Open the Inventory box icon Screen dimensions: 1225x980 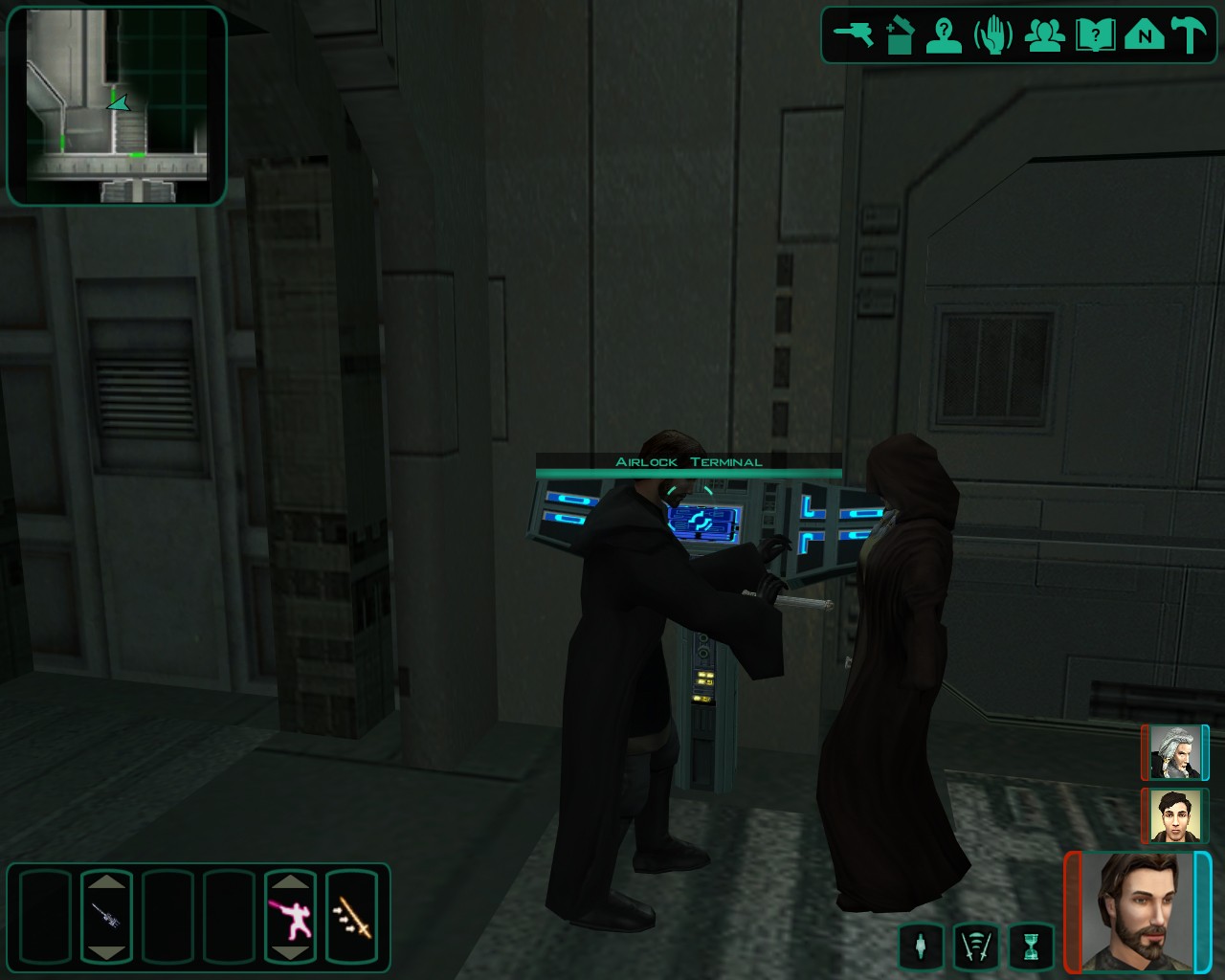click(900, 35)
